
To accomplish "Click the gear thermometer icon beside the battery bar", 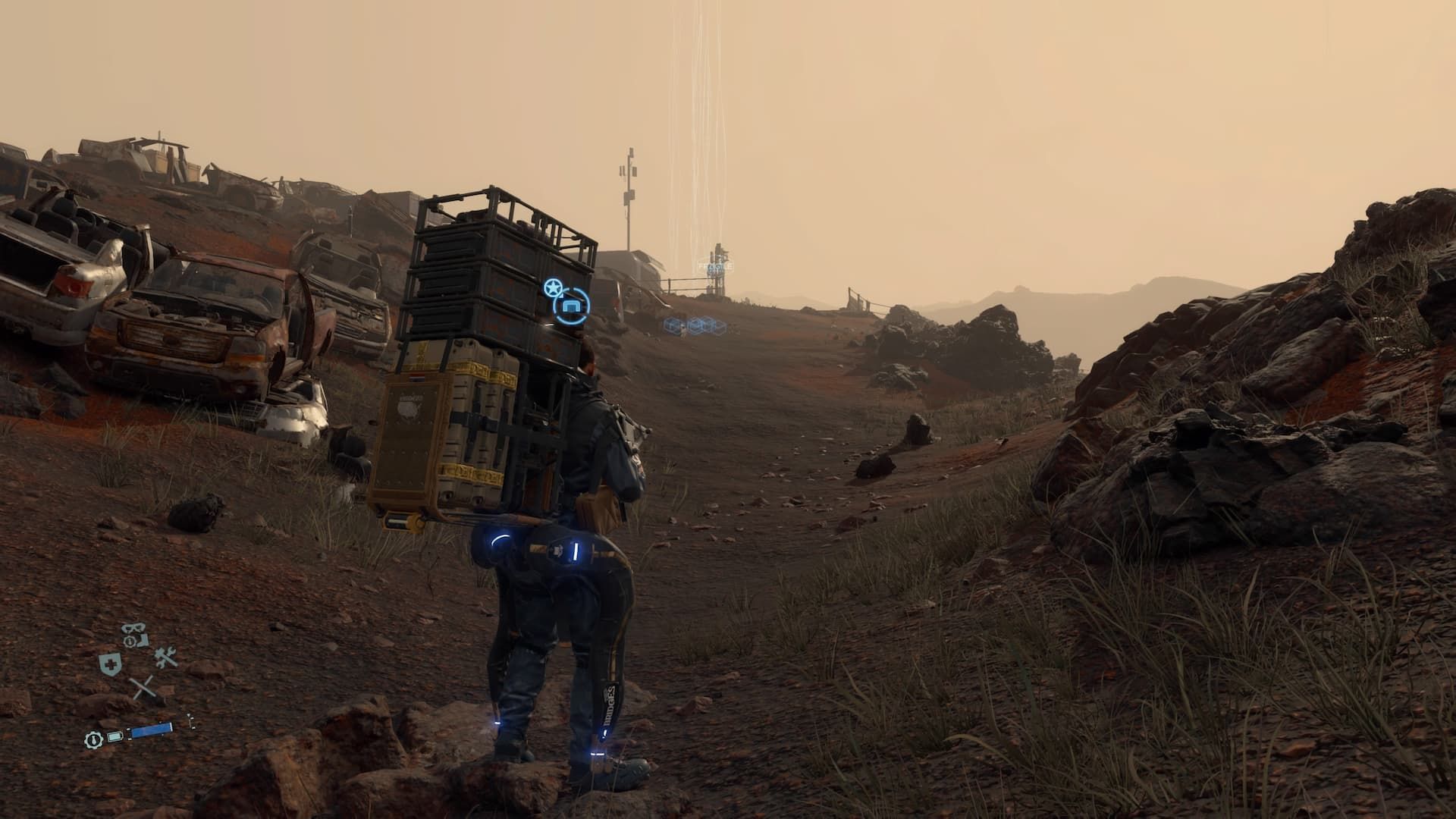I will [93, 739].
